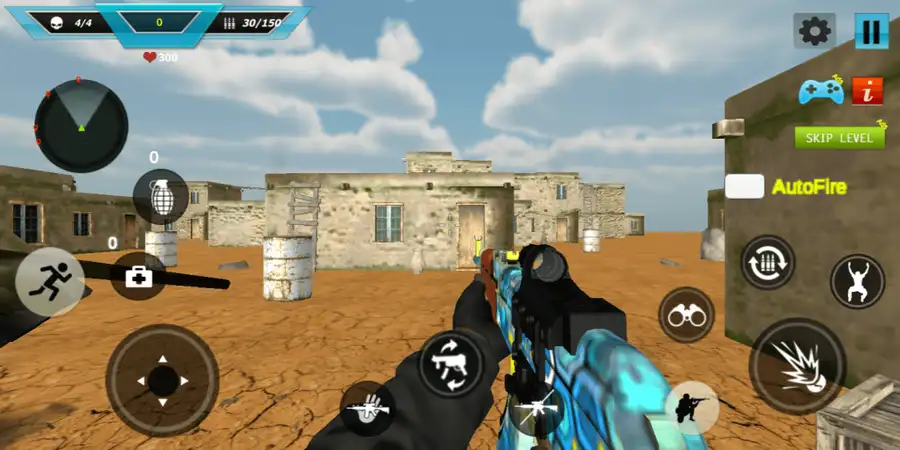Switch weapons with the gun swap button
The width and height of the screenshot is (900, 450).
[450, 364]
